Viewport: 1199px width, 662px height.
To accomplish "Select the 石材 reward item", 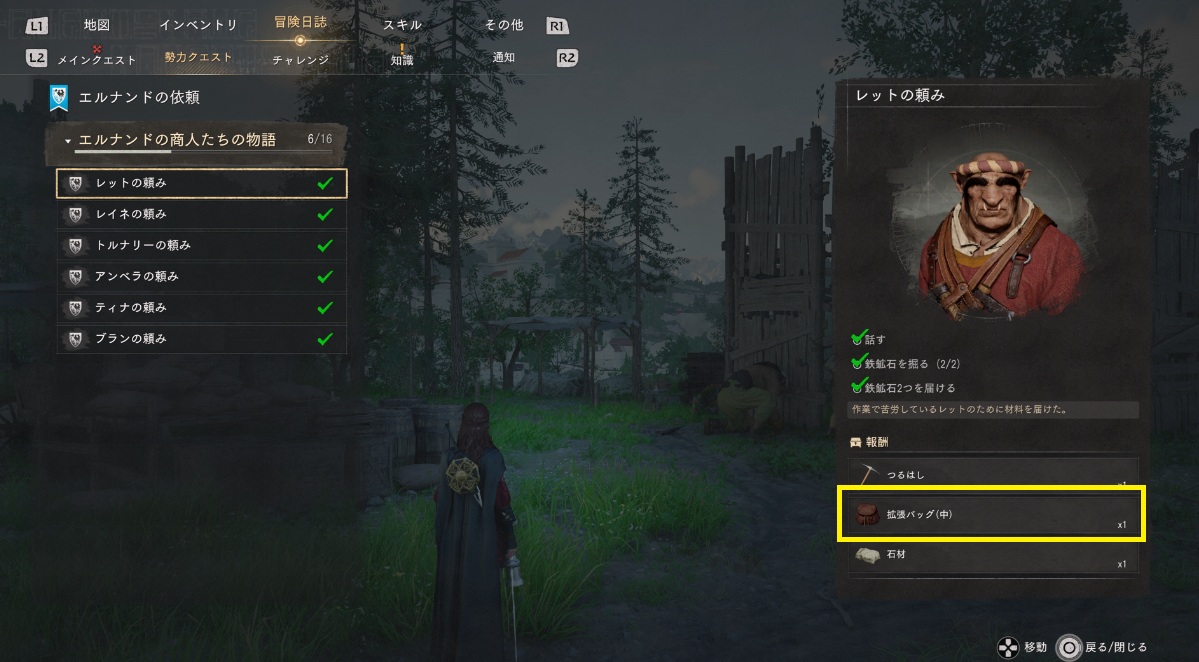I will point(991,555).
